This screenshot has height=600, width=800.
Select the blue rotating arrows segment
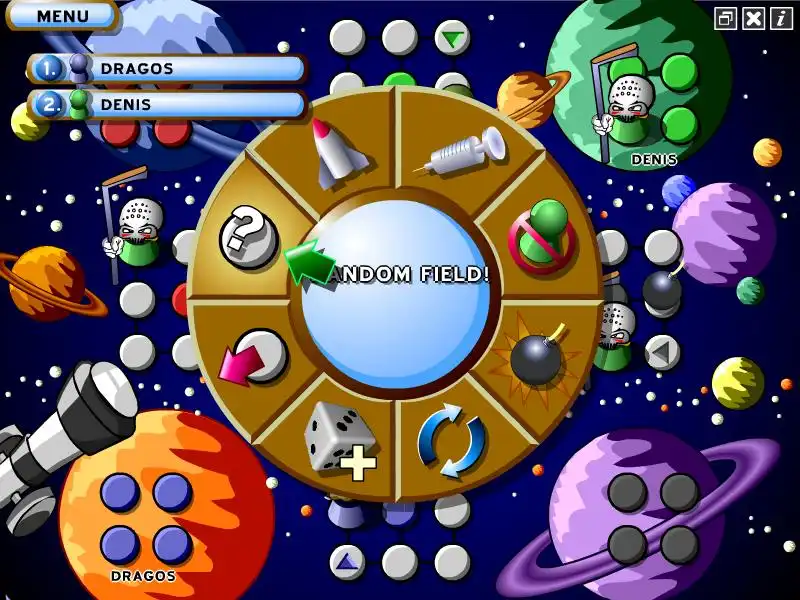(x=452, y=441)
